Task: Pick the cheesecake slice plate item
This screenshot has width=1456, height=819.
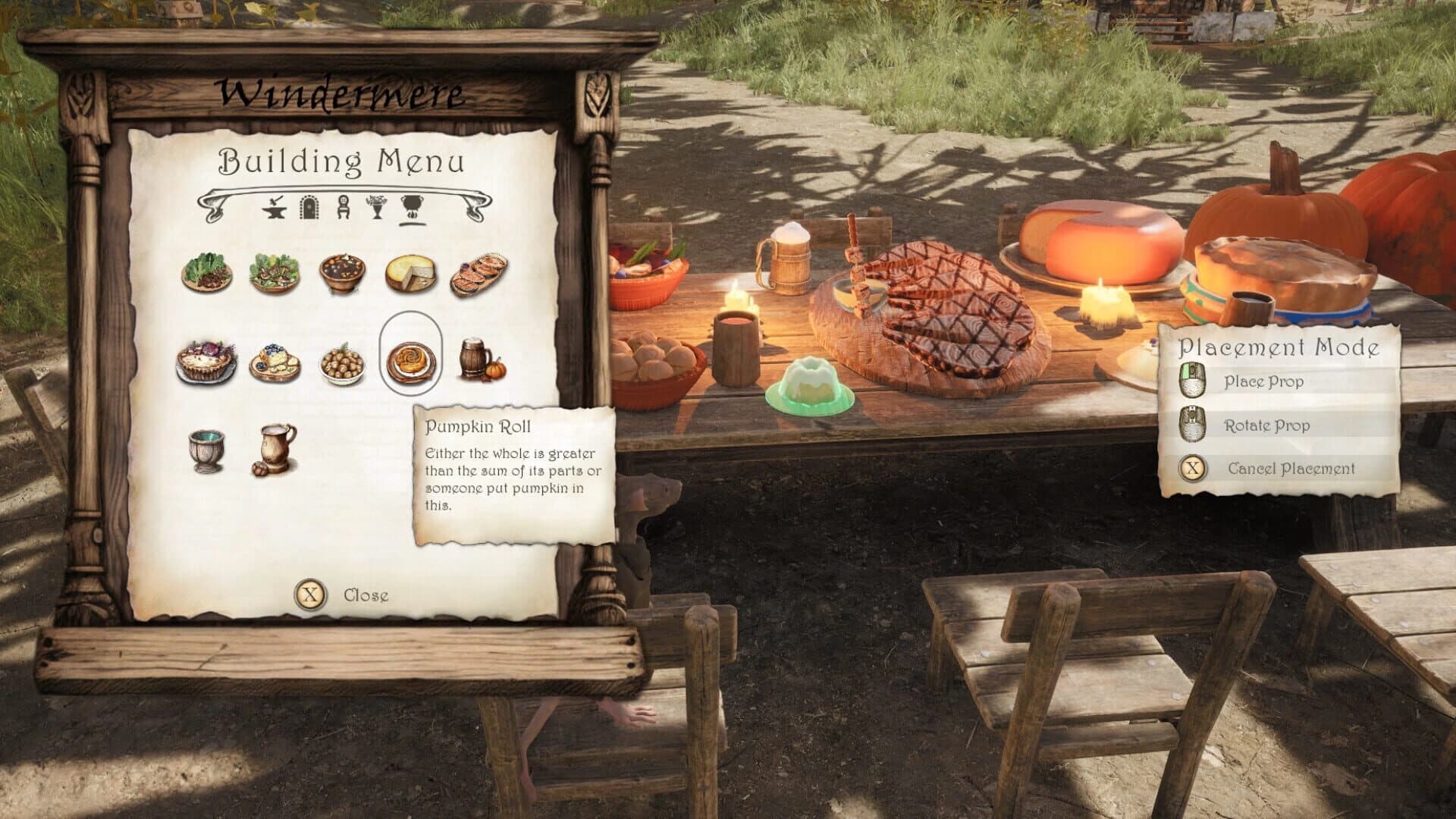Action: (x=276, y=362)
